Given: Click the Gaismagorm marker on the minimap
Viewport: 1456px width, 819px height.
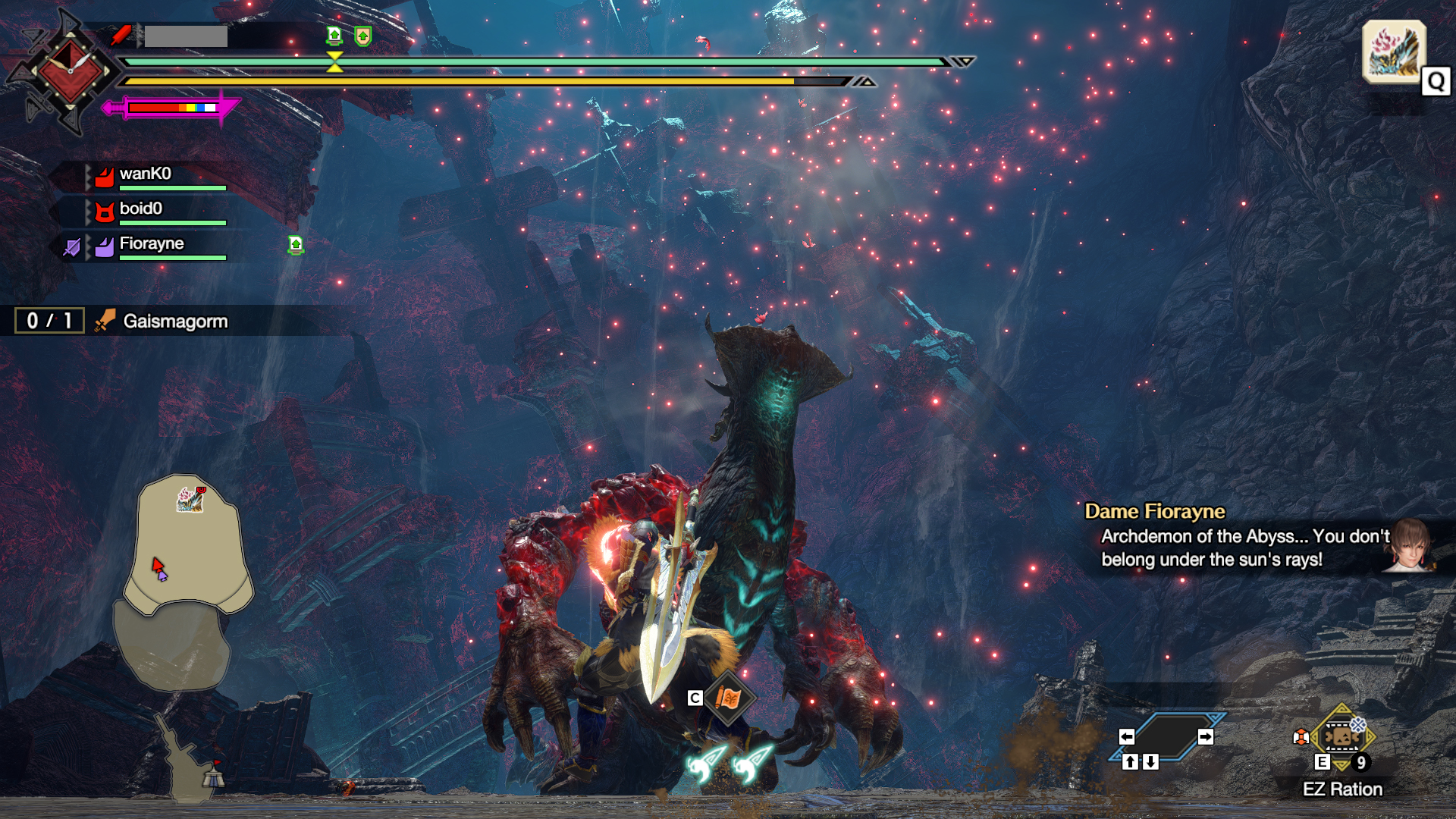Looking at the screenshot, I should click(190, 499).
